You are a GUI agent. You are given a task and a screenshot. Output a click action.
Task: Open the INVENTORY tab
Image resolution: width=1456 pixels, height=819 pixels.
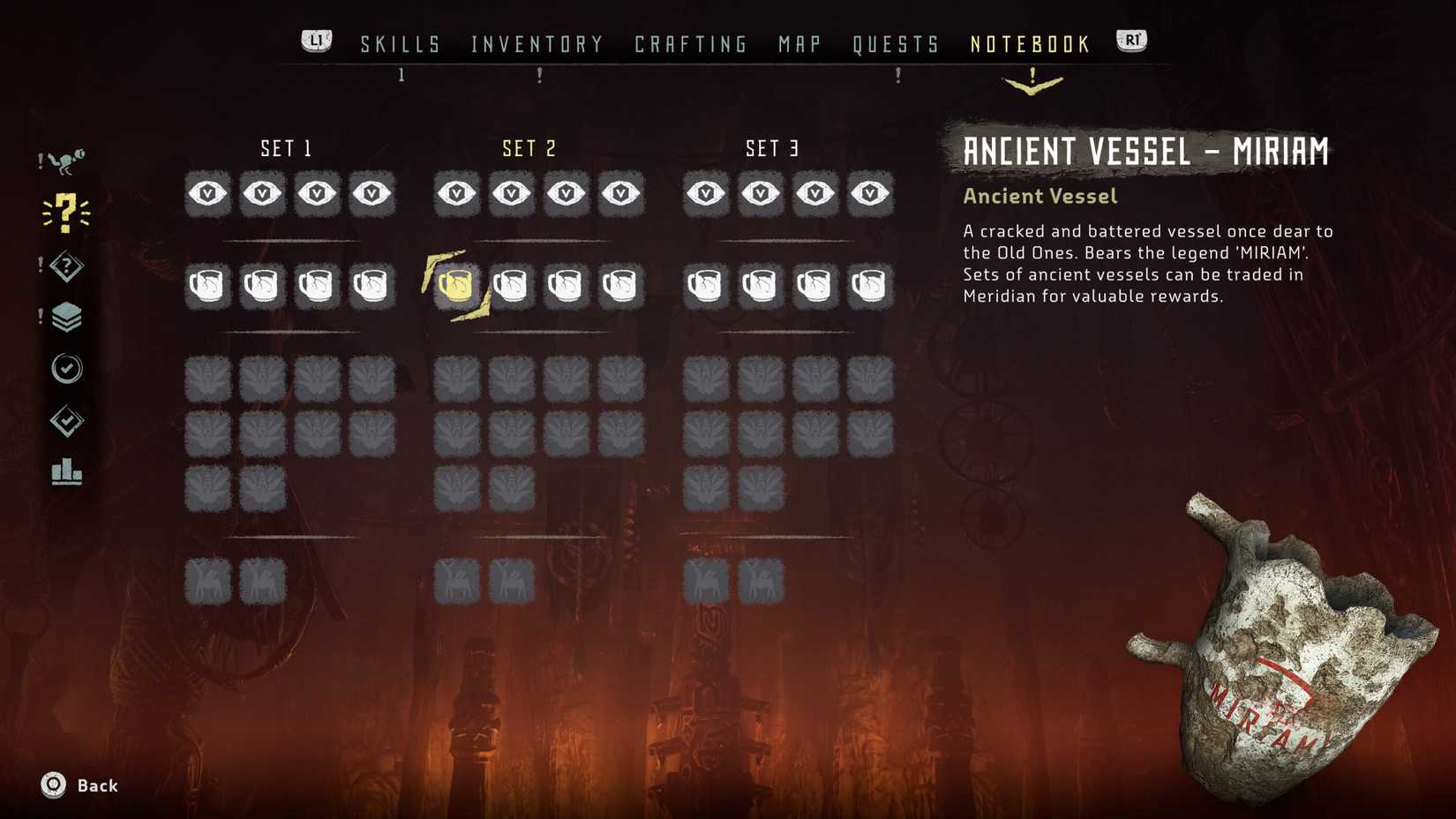pos(536,43)
